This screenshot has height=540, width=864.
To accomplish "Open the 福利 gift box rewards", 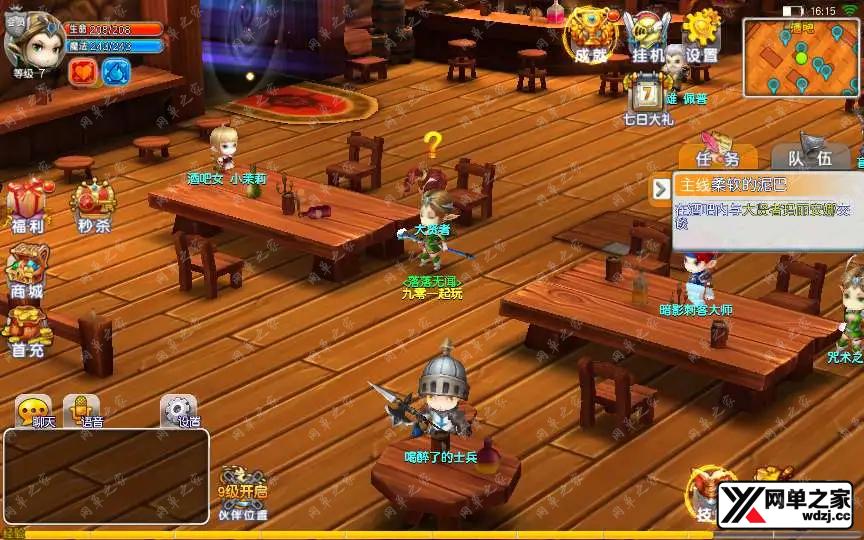I will [x=28, y=205].
